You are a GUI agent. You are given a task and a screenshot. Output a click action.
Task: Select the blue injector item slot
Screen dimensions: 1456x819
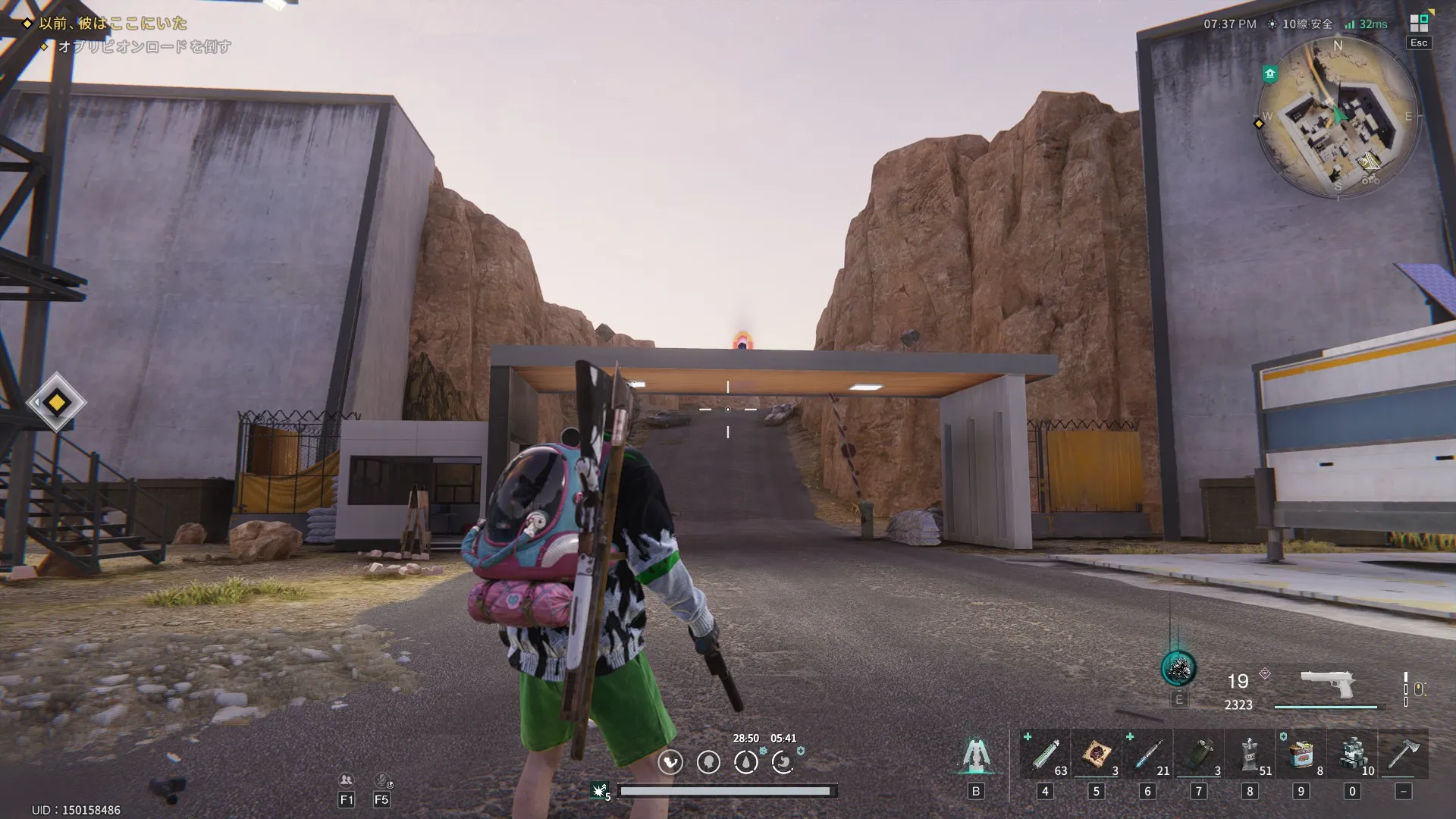1147,754
